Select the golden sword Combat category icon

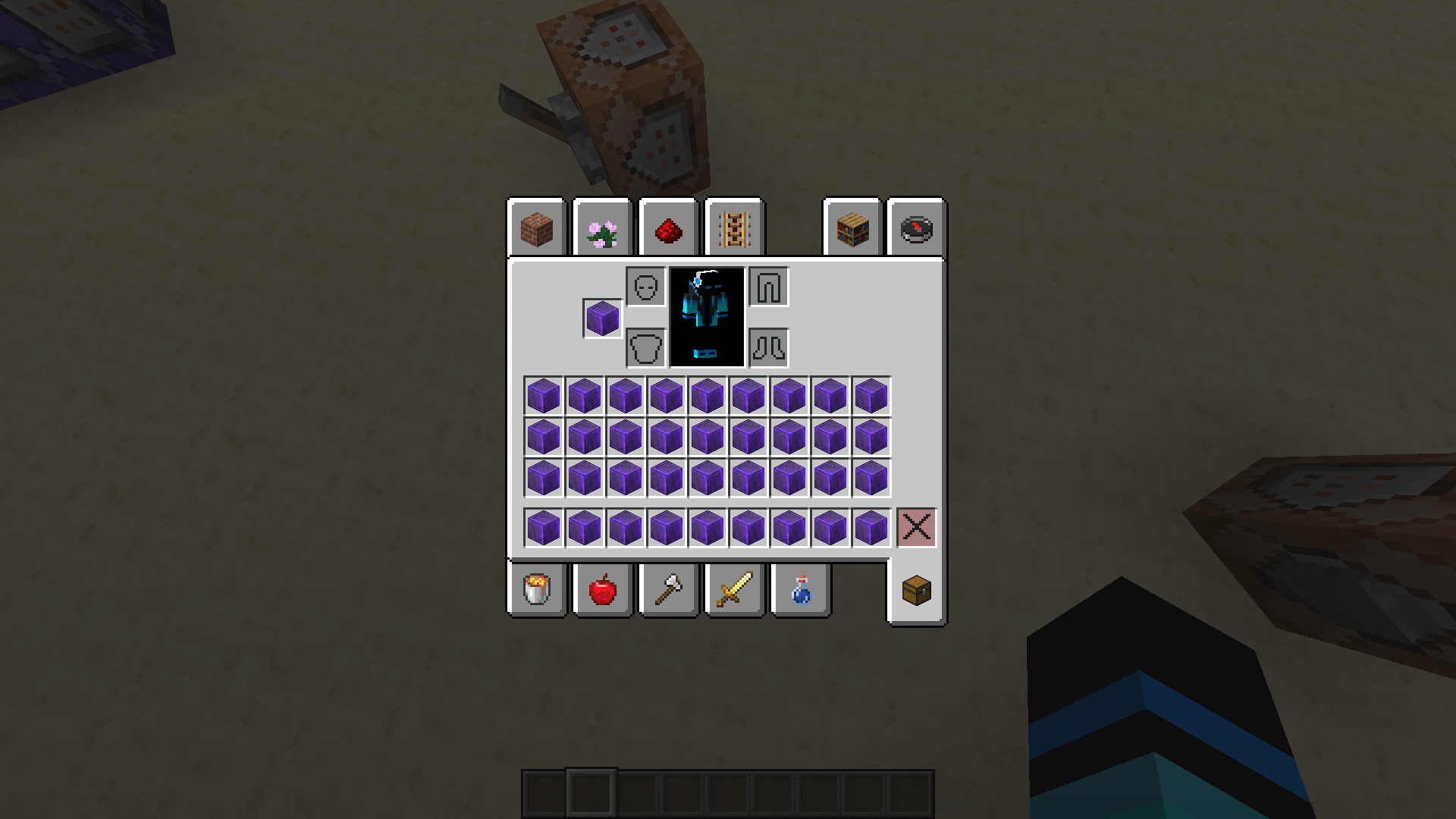pos(733,591)
